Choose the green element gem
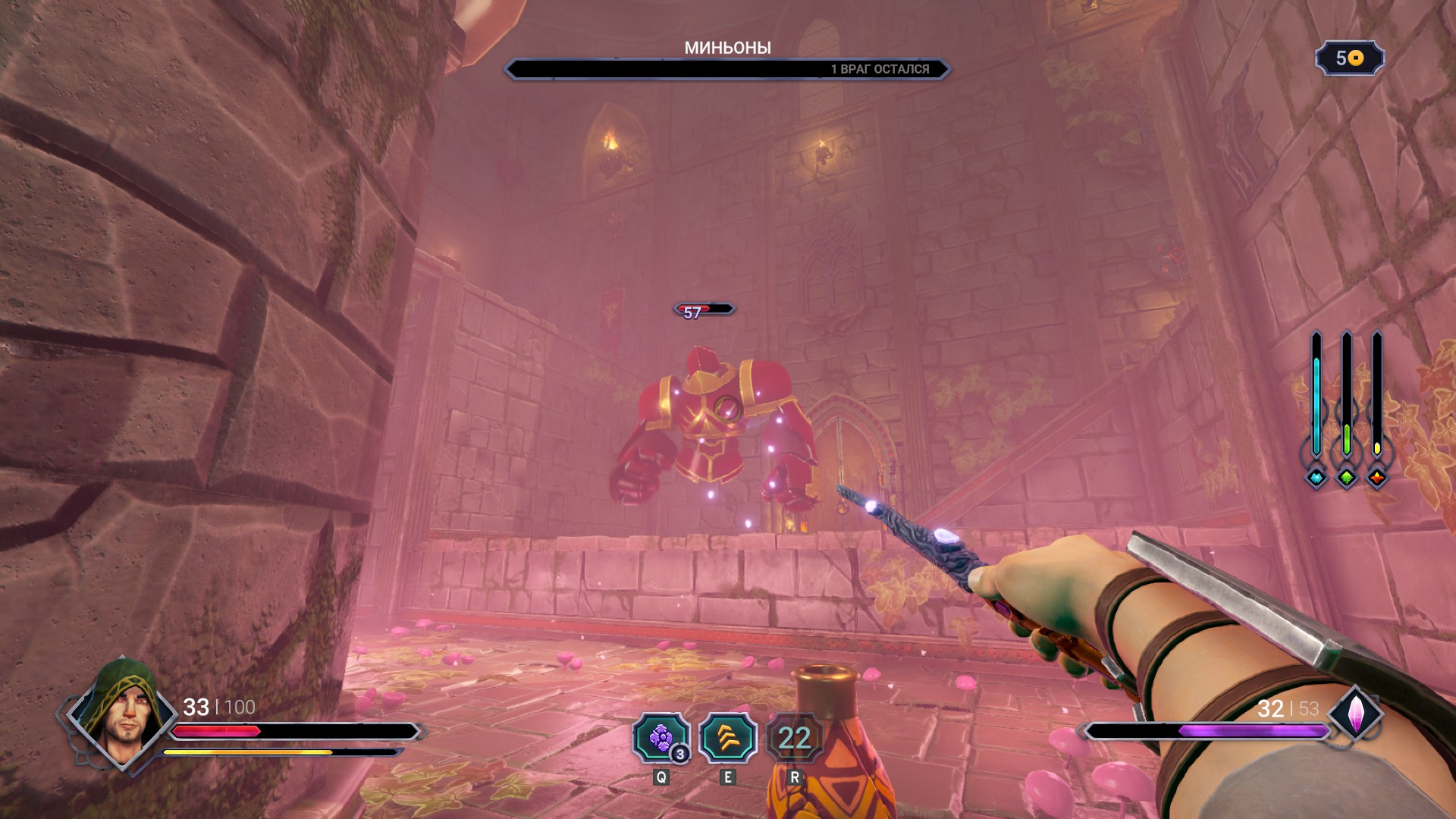Viewport: 1456px width, 819px height. [1347, 478]
